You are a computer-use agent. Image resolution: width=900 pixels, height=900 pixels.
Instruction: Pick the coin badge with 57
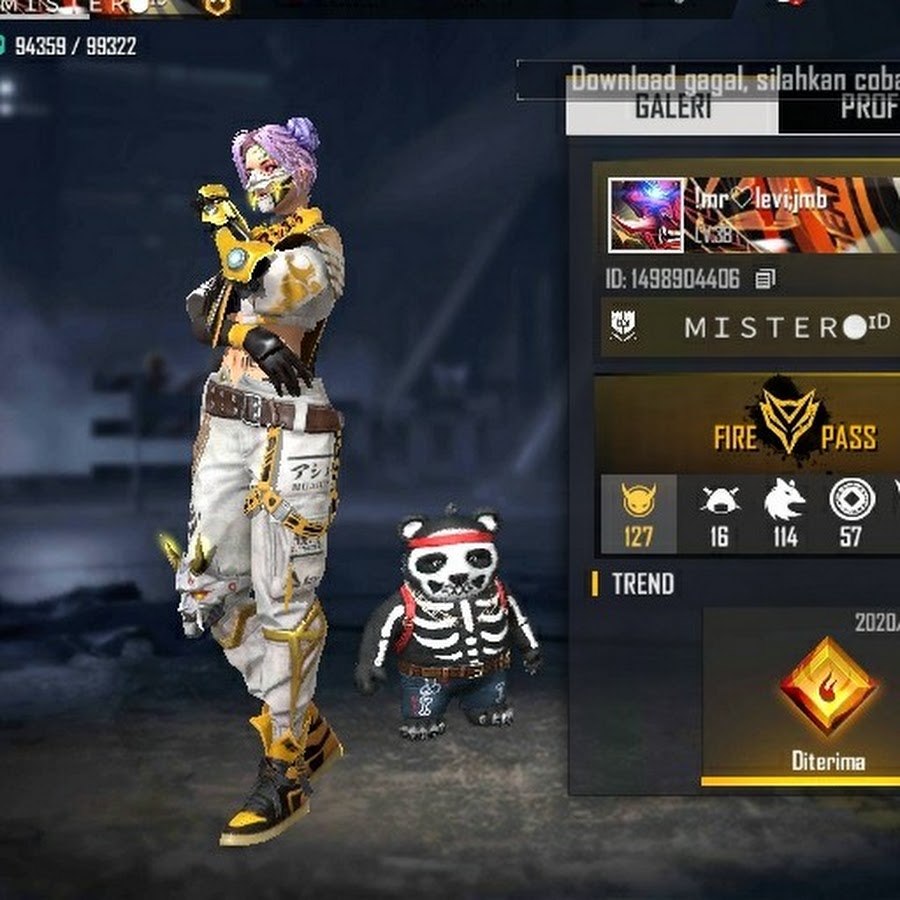(x=852, y=514)
